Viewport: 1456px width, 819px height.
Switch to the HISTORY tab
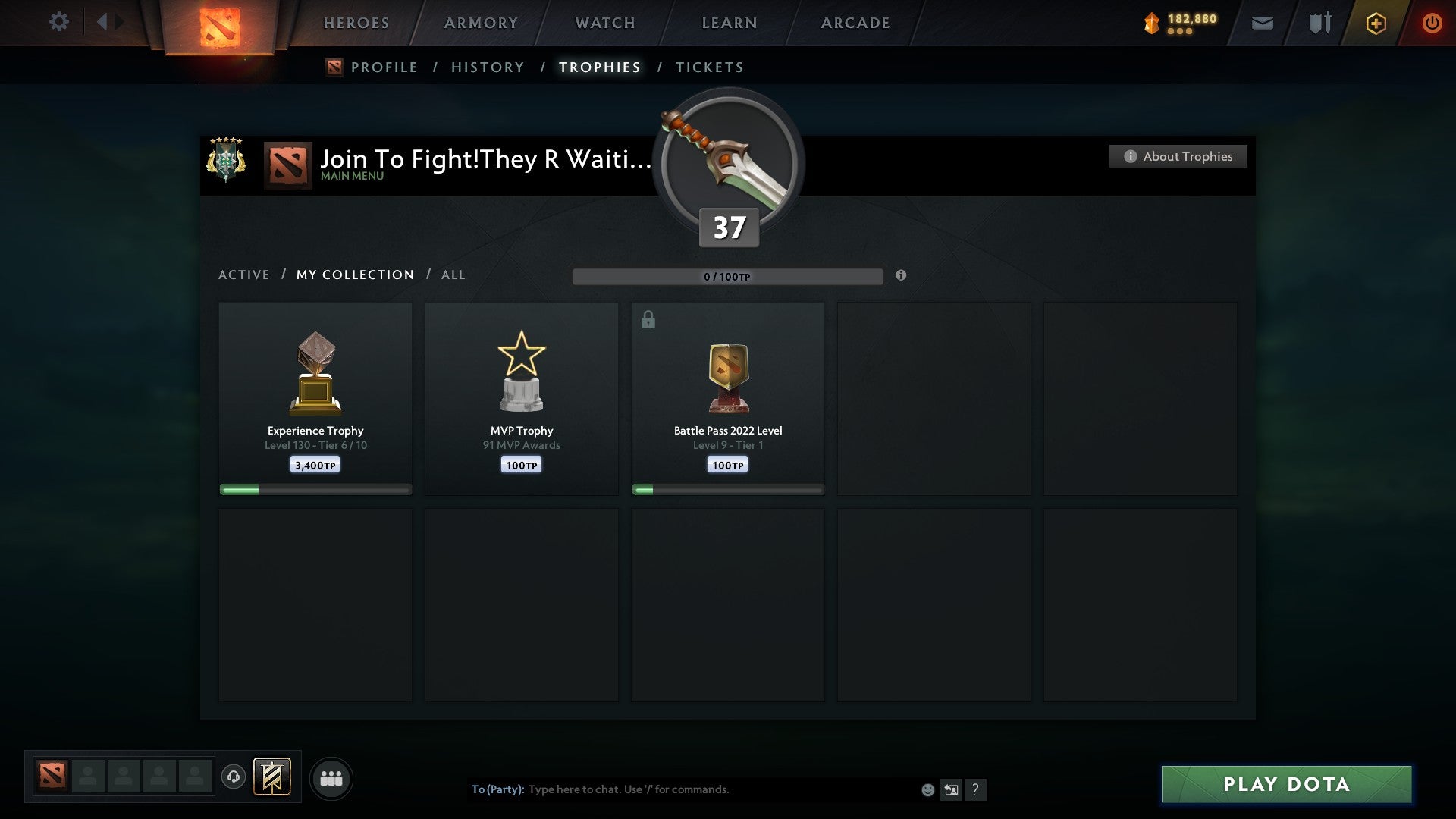487,67
